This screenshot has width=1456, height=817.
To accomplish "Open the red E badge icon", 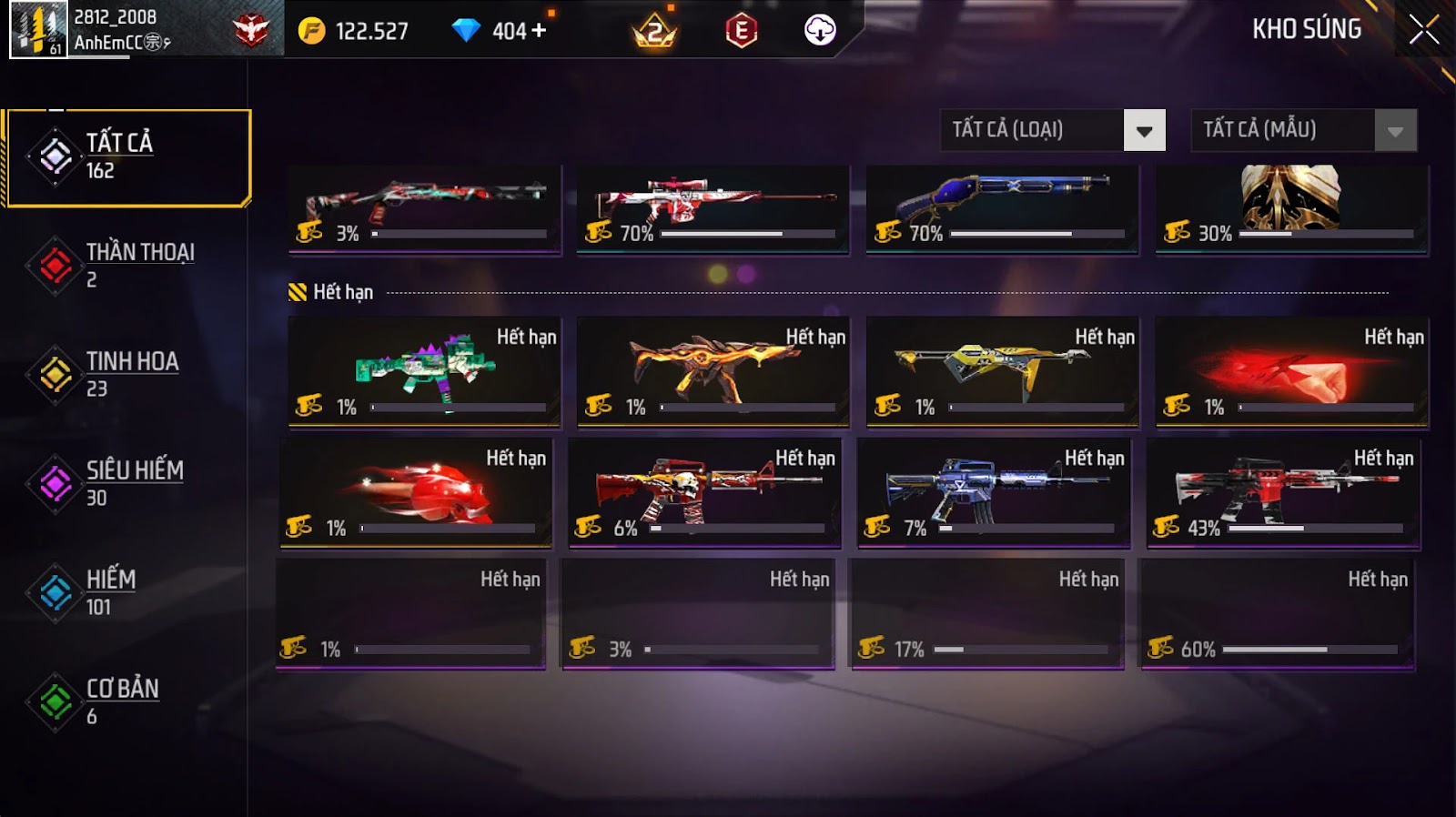I will coord(742,31).
